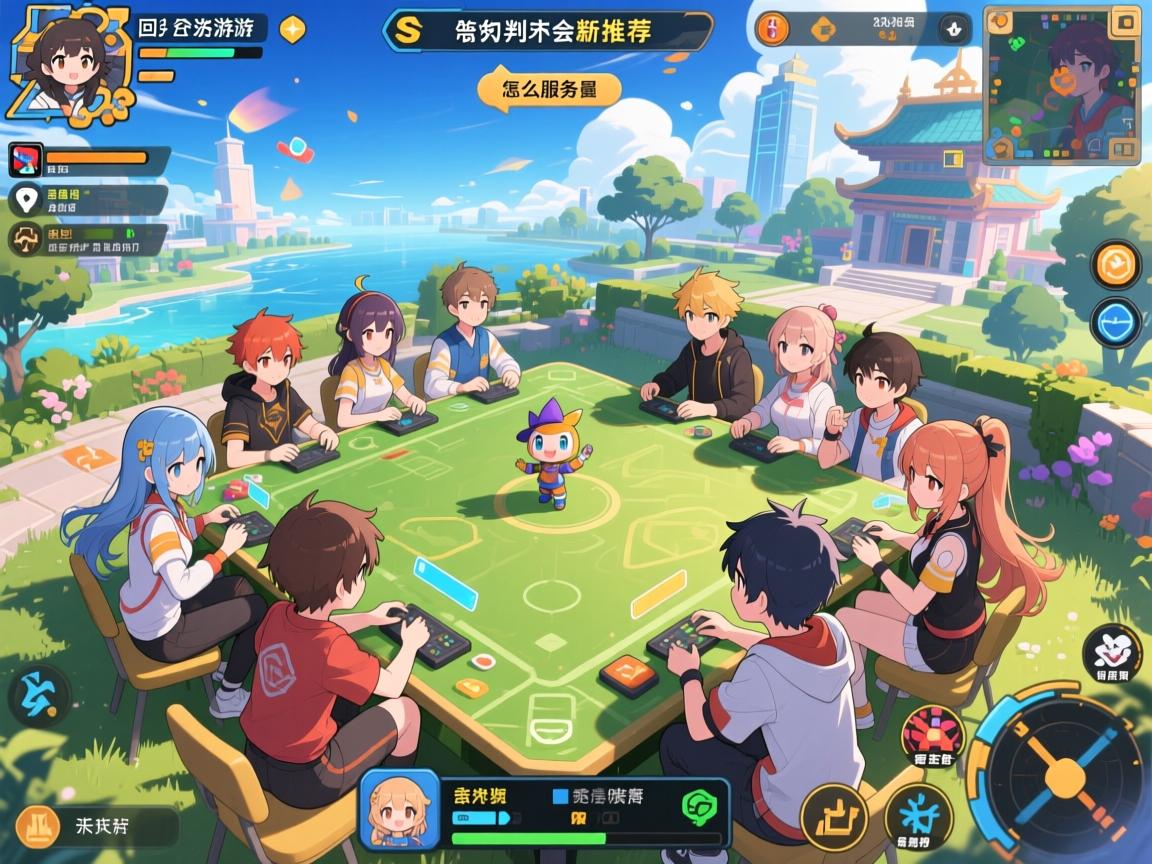Click the green icon in bottom panel
The height and width of the screenshot is (864, 1152).
(x=696, y=804)
